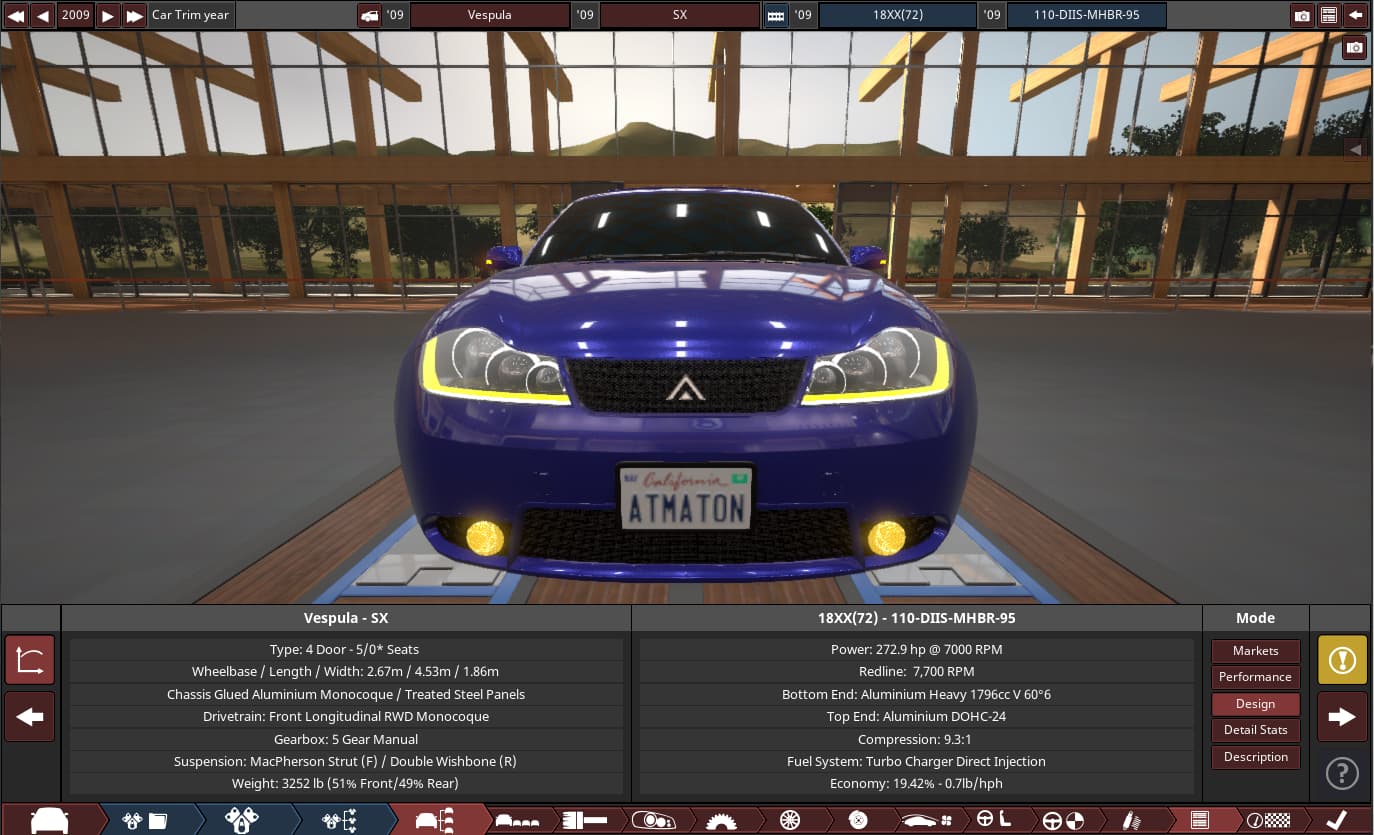
Task: Select the Vespula car model field
Action: click(x=489, y=15)
